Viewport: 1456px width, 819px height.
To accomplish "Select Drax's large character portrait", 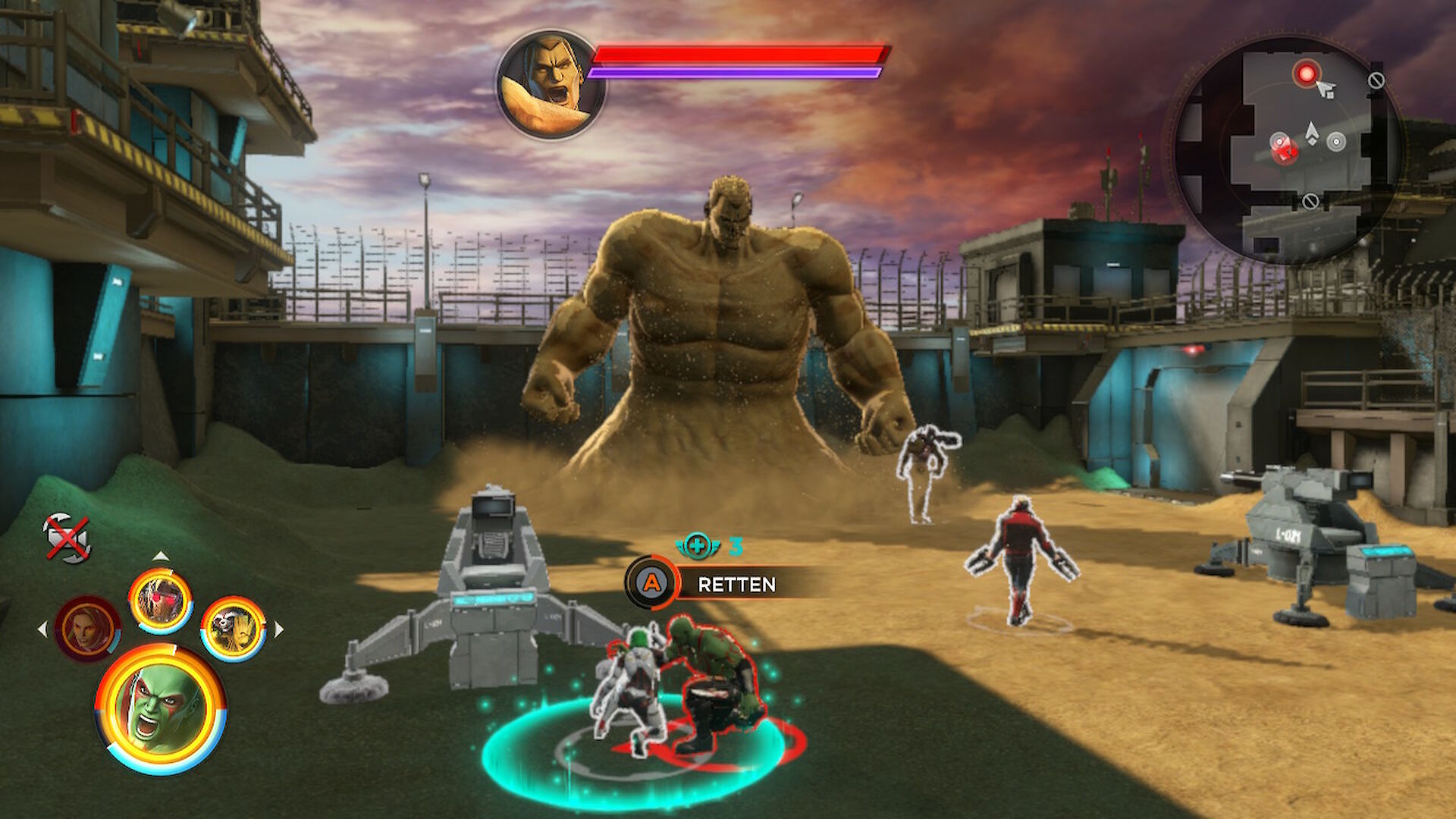I will (x=160, y=708).
